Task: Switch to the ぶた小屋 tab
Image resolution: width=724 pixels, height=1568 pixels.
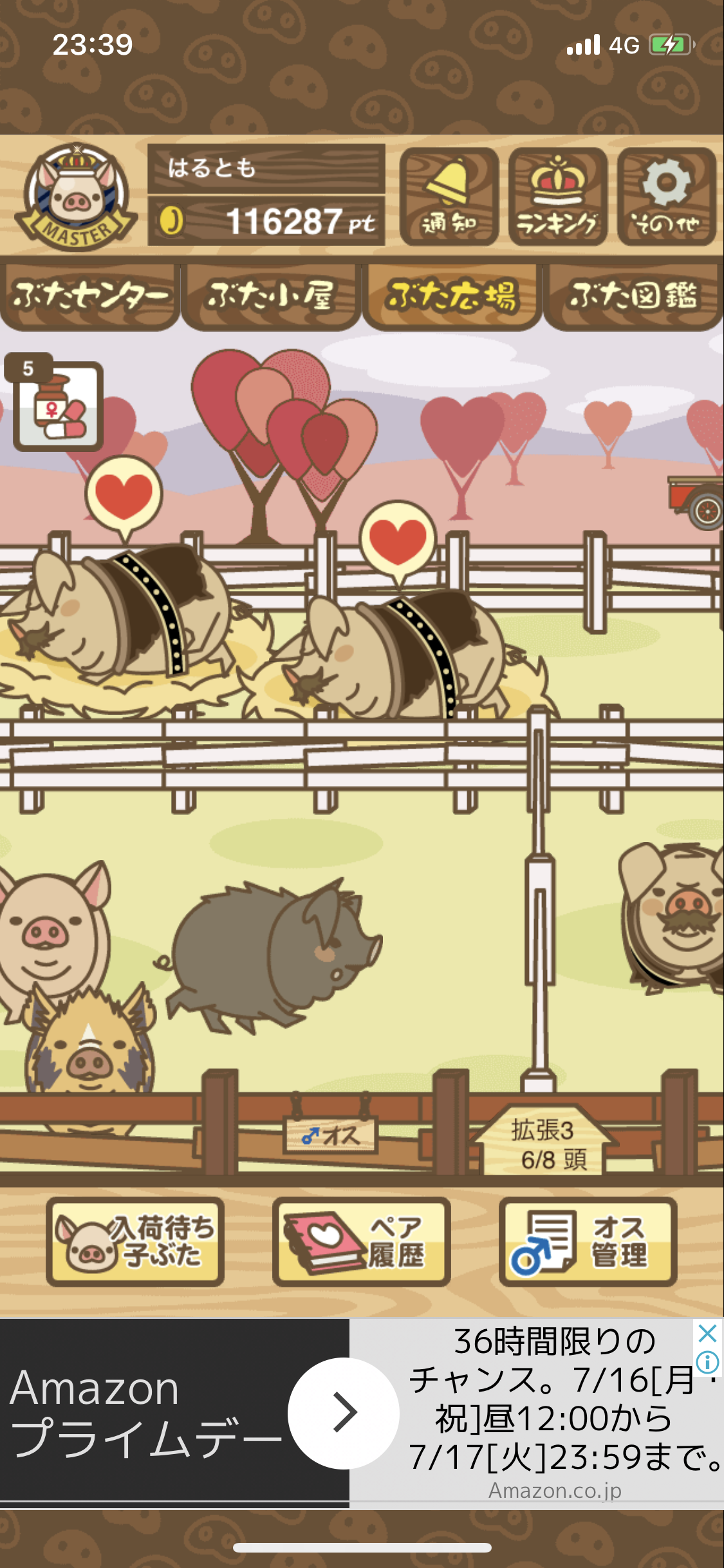Action: [270, 297]
